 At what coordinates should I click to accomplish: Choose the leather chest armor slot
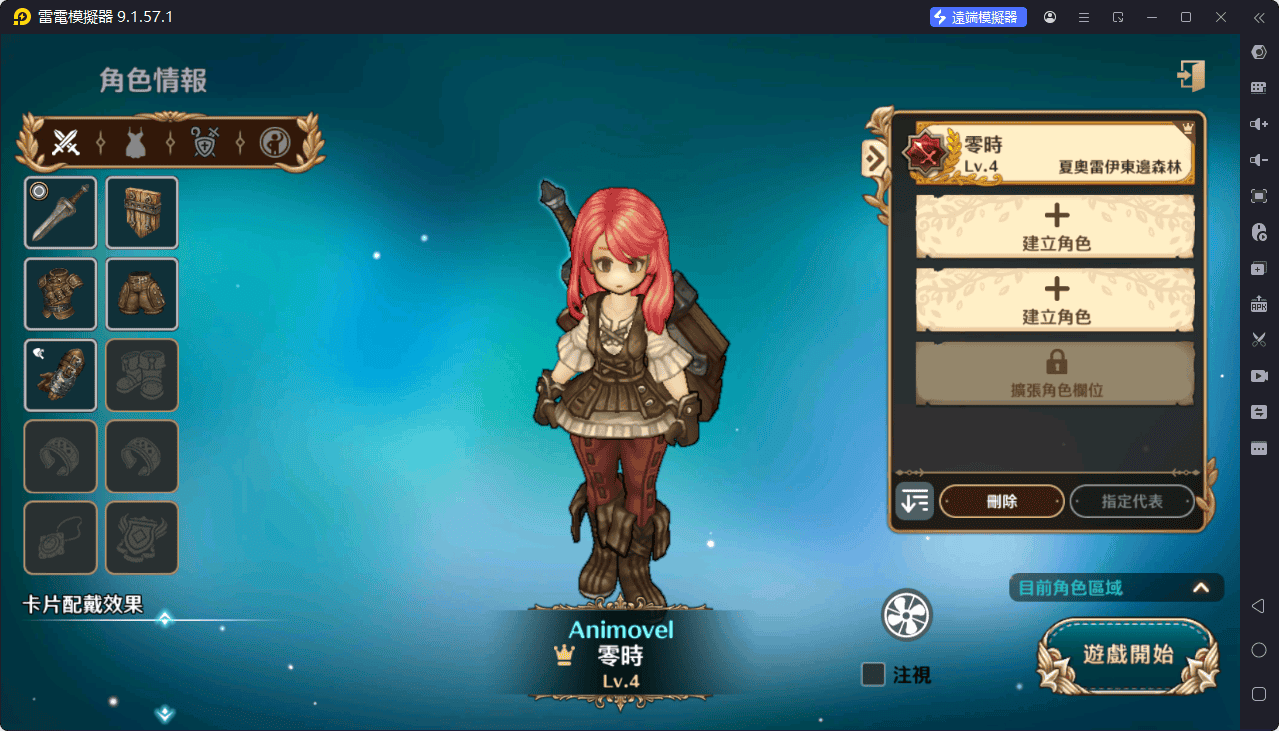tap(61, 294)
